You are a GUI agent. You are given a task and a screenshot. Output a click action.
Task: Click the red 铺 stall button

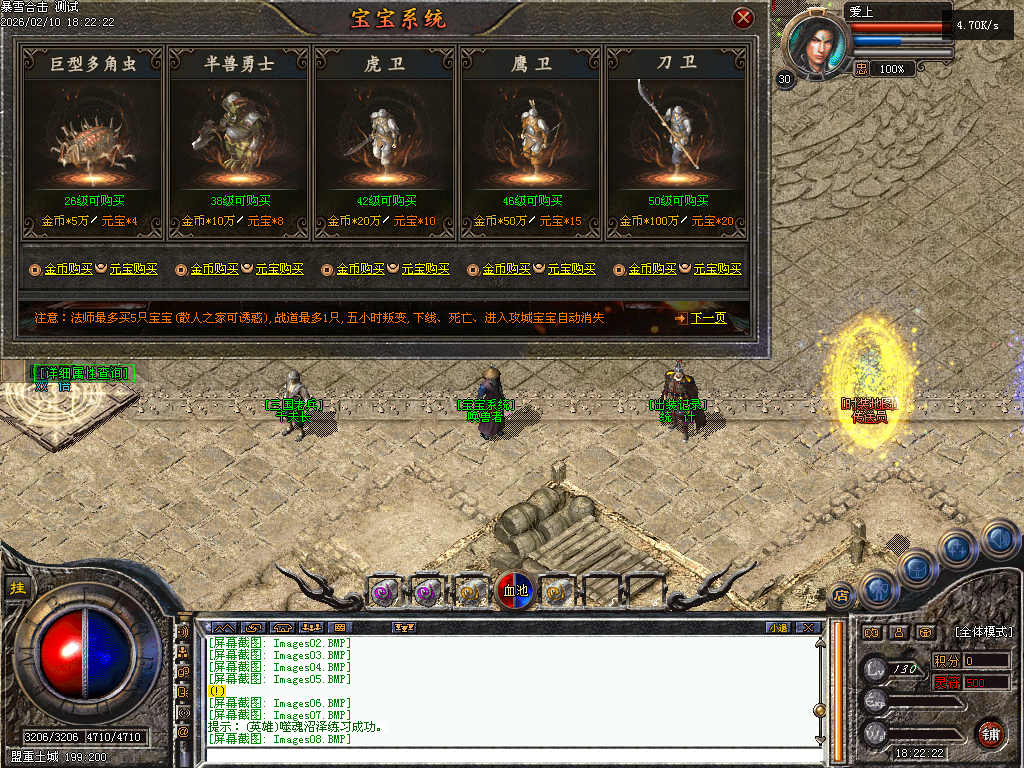990,733
